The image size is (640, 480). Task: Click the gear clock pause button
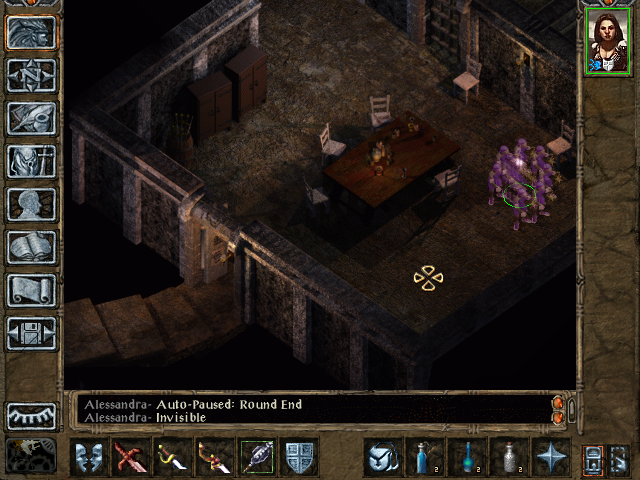coord(30,455)
